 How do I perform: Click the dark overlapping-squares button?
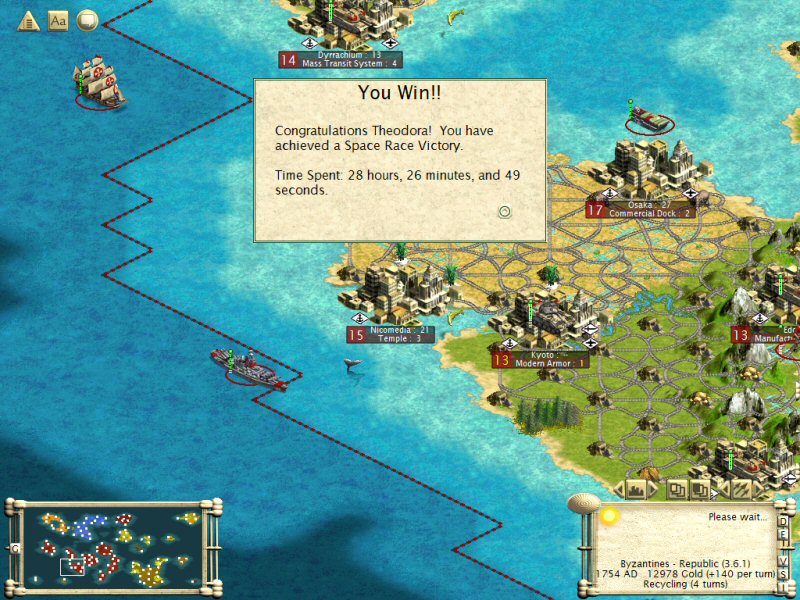point(701,489)
